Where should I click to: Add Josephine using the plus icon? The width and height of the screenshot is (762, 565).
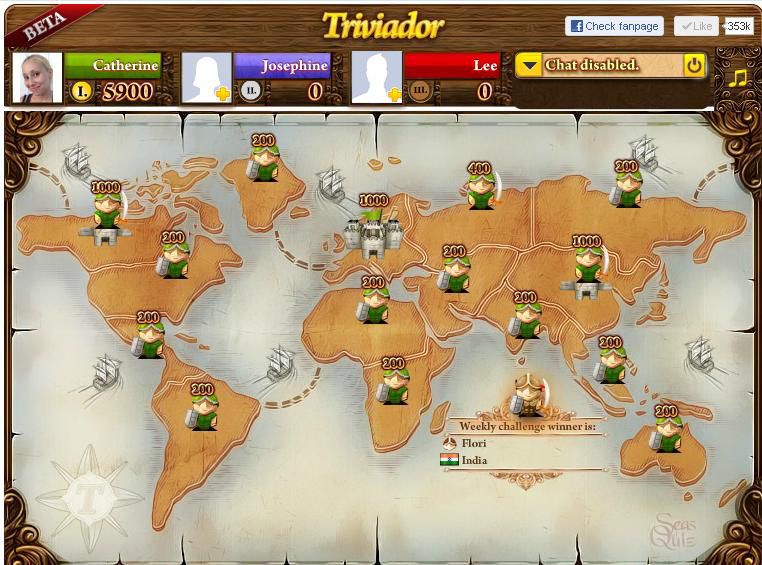(x=222, y=94)
